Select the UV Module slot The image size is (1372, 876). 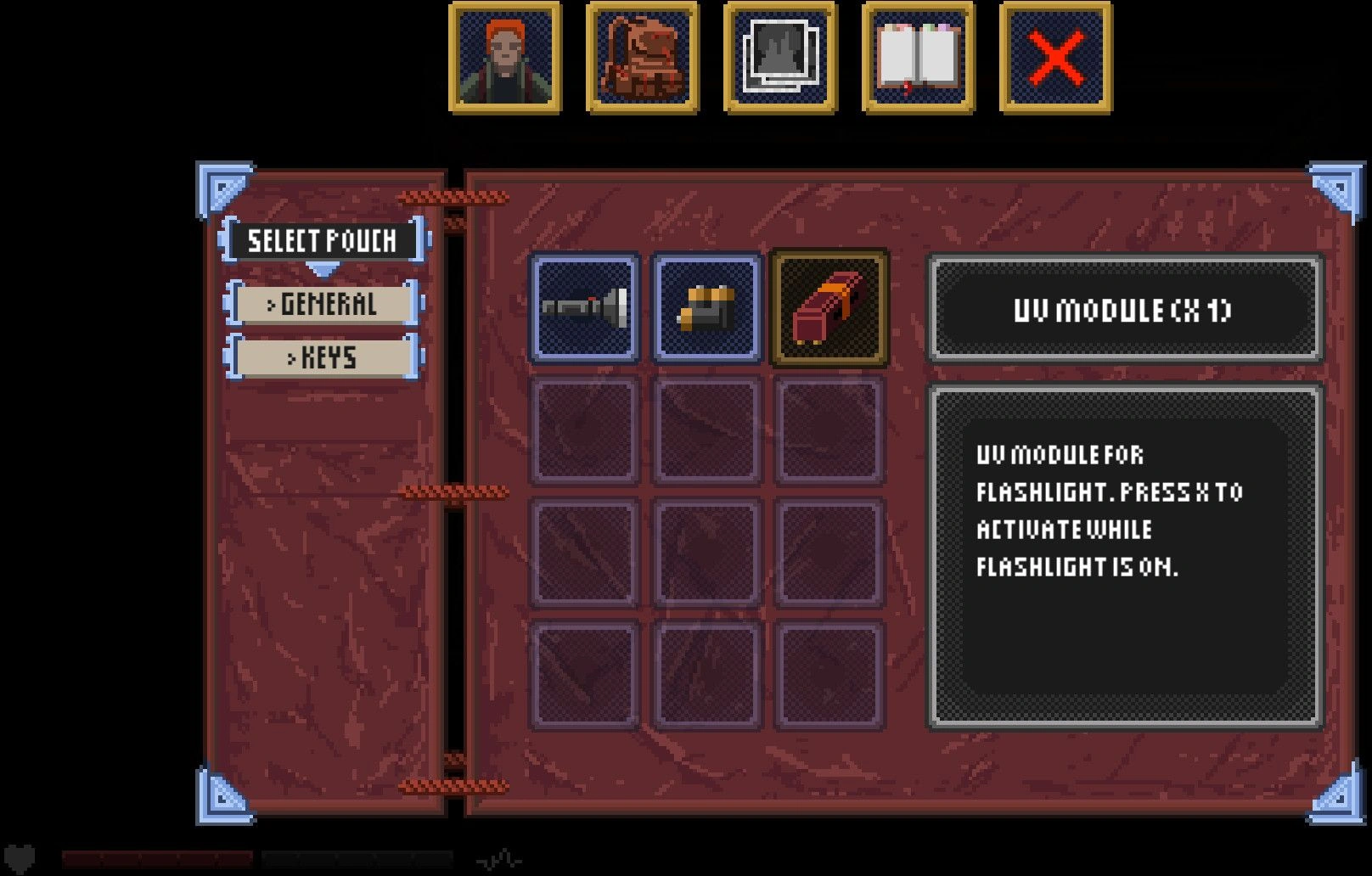[x=829, y=308]
